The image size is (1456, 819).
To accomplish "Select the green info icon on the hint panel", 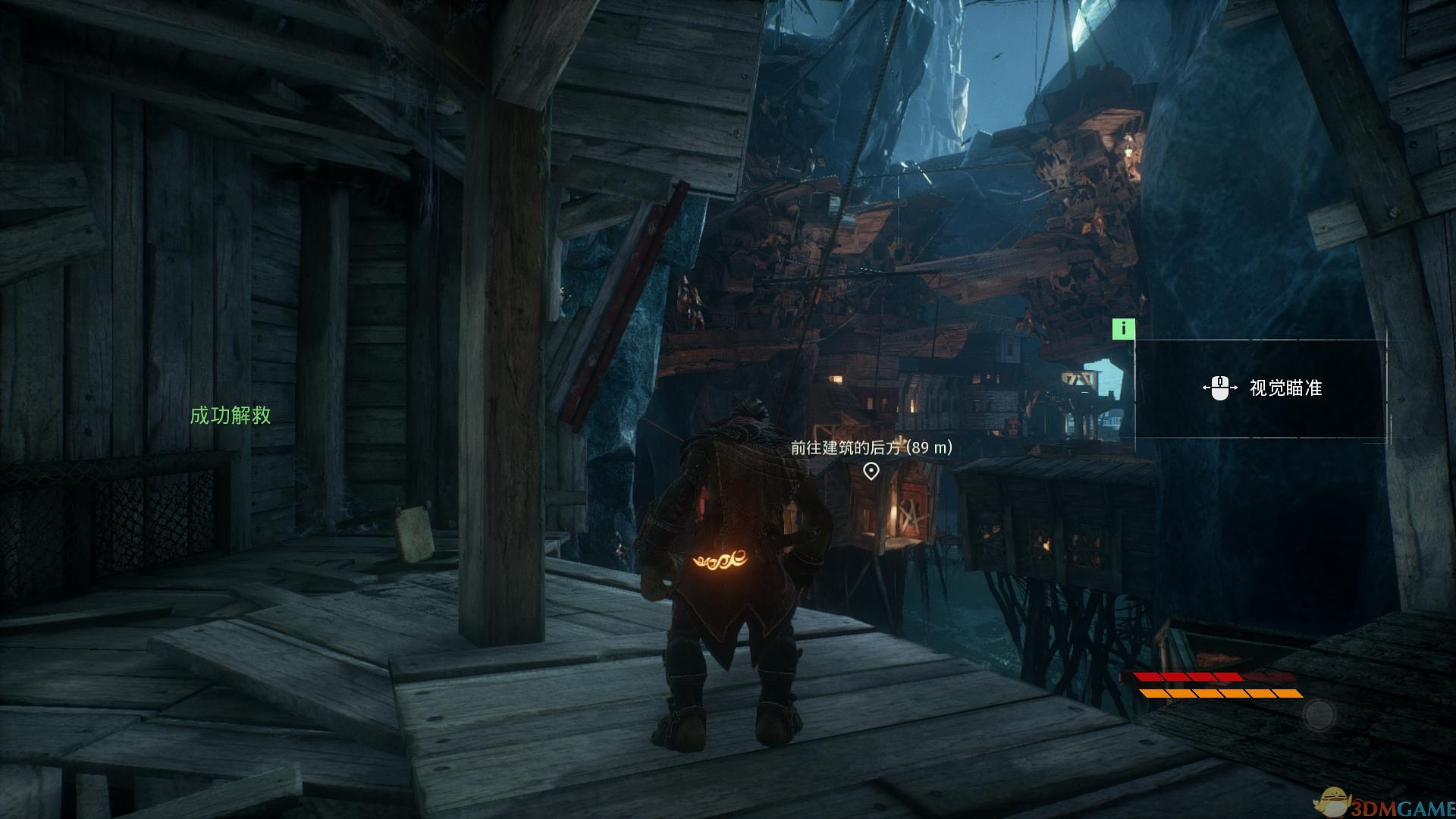I will (1123, 328).
